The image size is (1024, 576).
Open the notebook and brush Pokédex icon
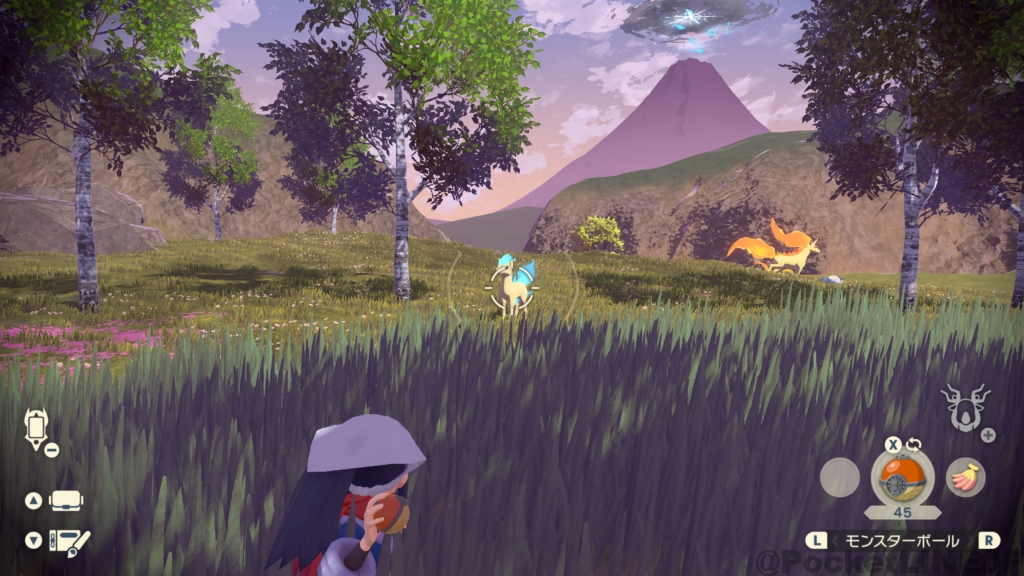pos(70,541)
